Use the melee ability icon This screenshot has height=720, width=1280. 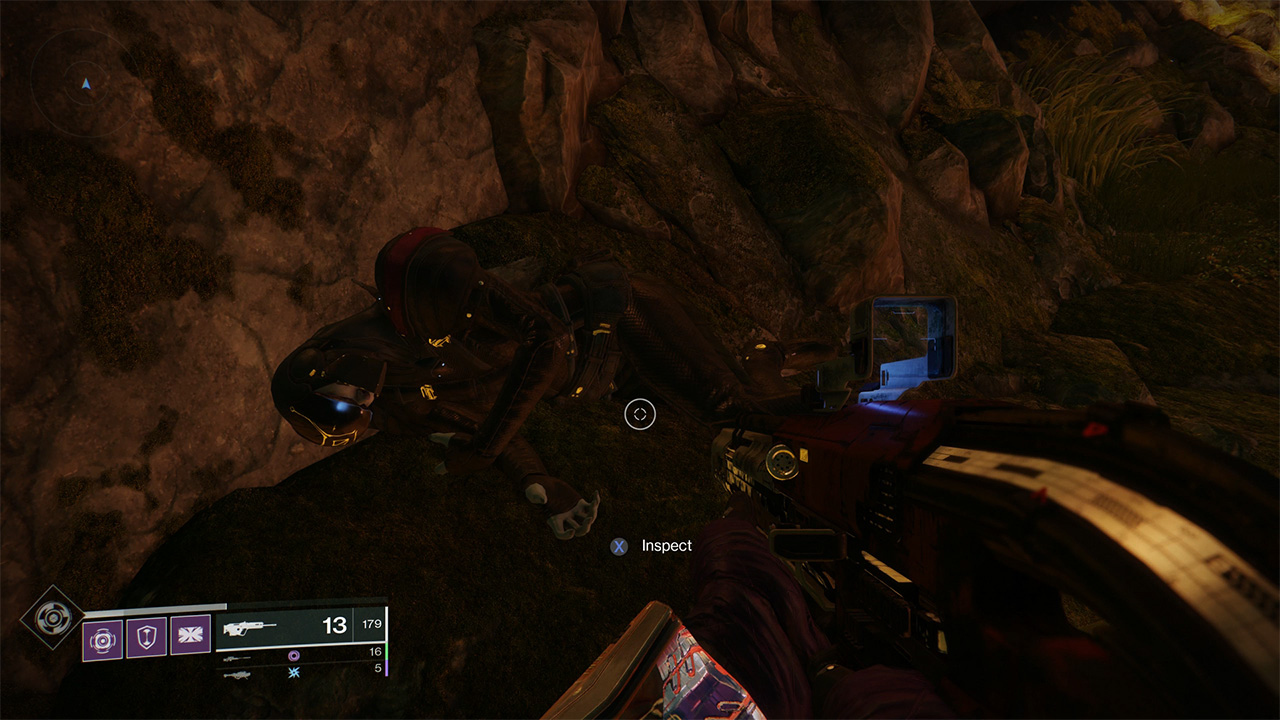[190, 636]
